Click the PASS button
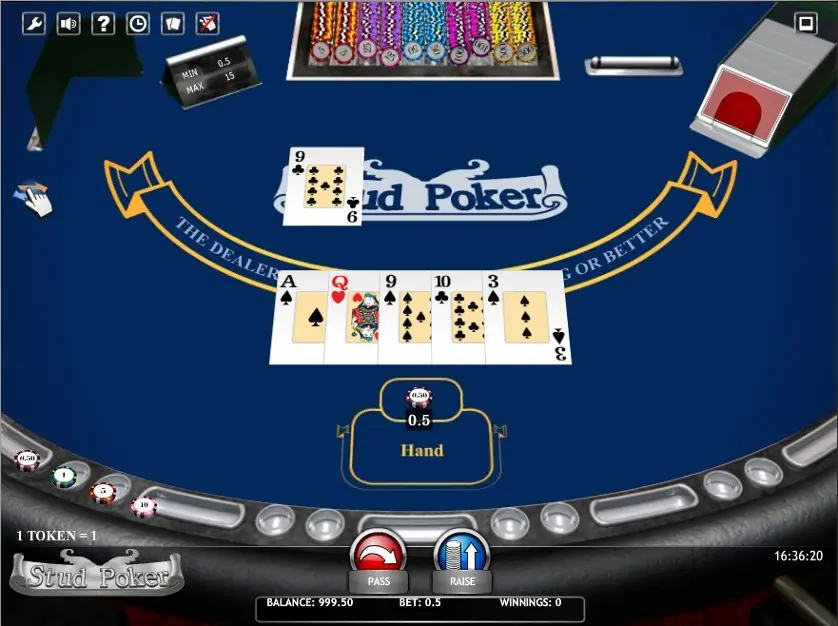The width and height of the screenshot is (838, 626). point(378,555)
